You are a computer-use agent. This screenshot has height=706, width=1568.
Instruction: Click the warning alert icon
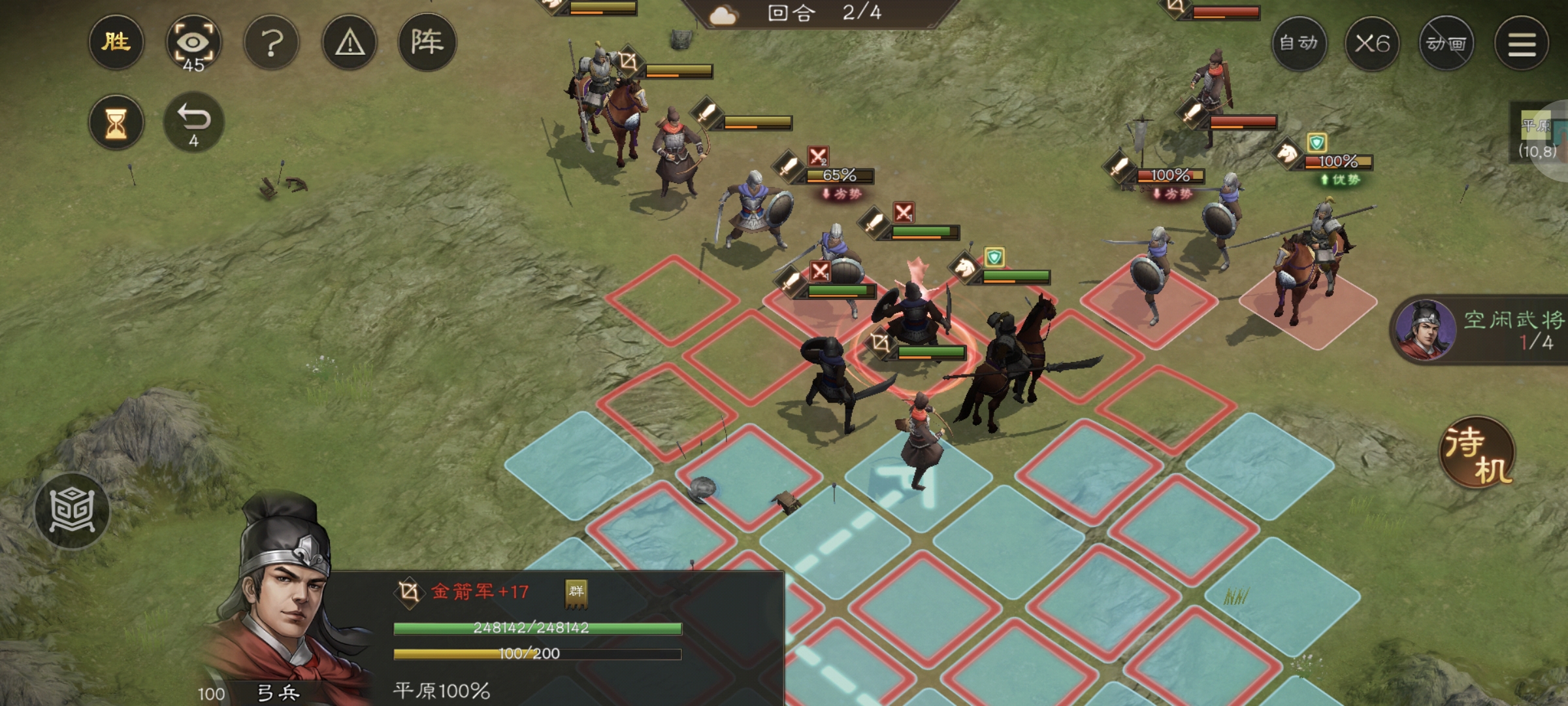click(351, 42)
